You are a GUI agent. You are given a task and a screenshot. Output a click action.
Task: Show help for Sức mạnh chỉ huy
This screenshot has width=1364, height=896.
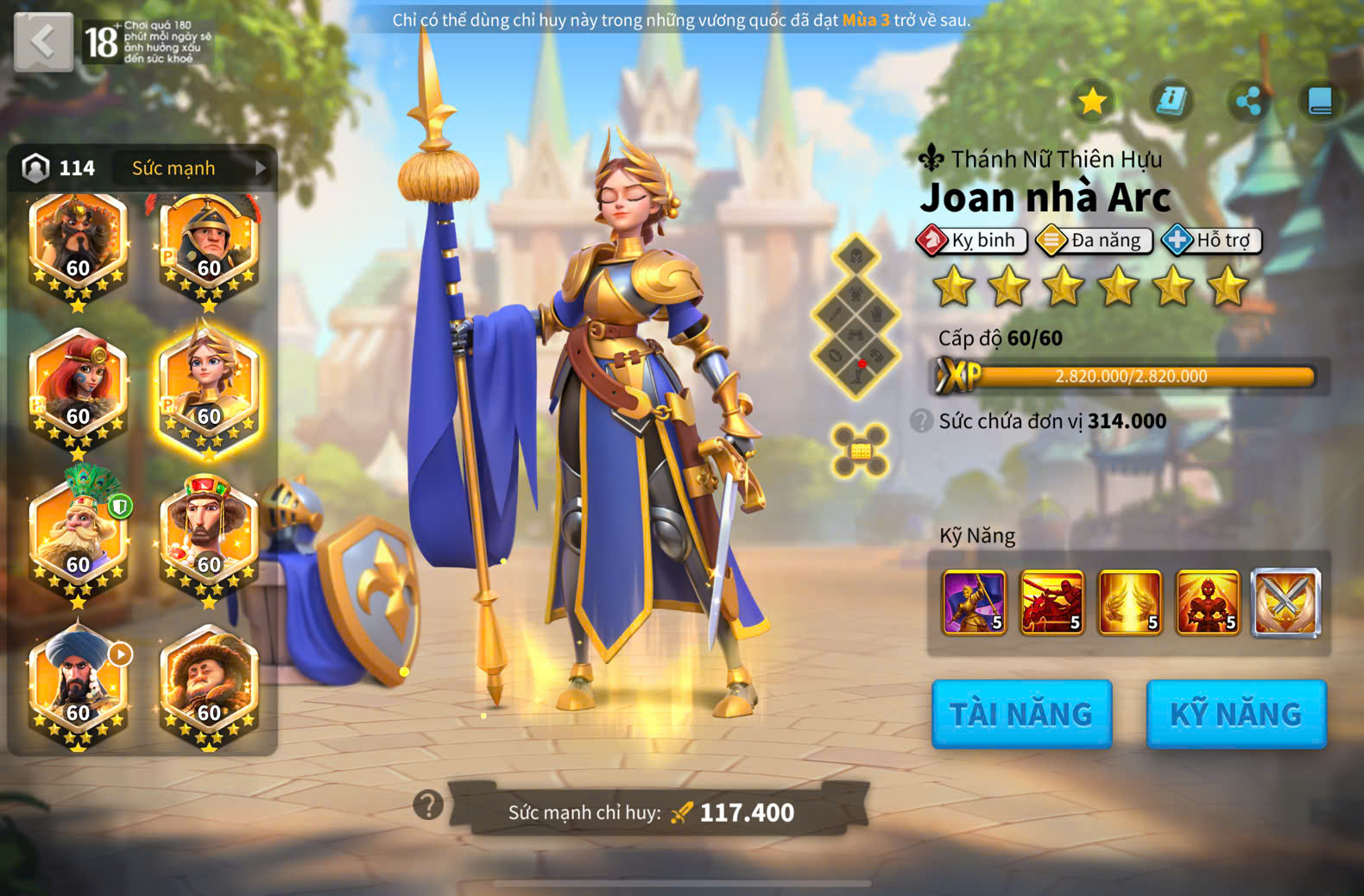coord(428,805)
